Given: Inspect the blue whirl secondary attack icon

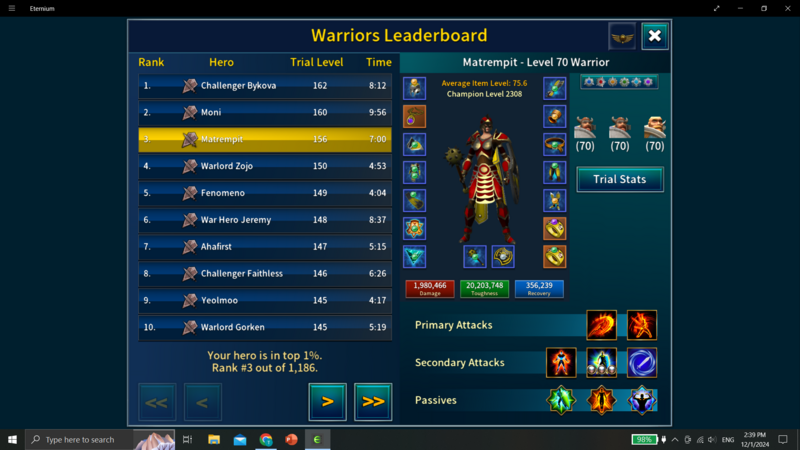Looking at the screenshot, I should coord(642,362).
